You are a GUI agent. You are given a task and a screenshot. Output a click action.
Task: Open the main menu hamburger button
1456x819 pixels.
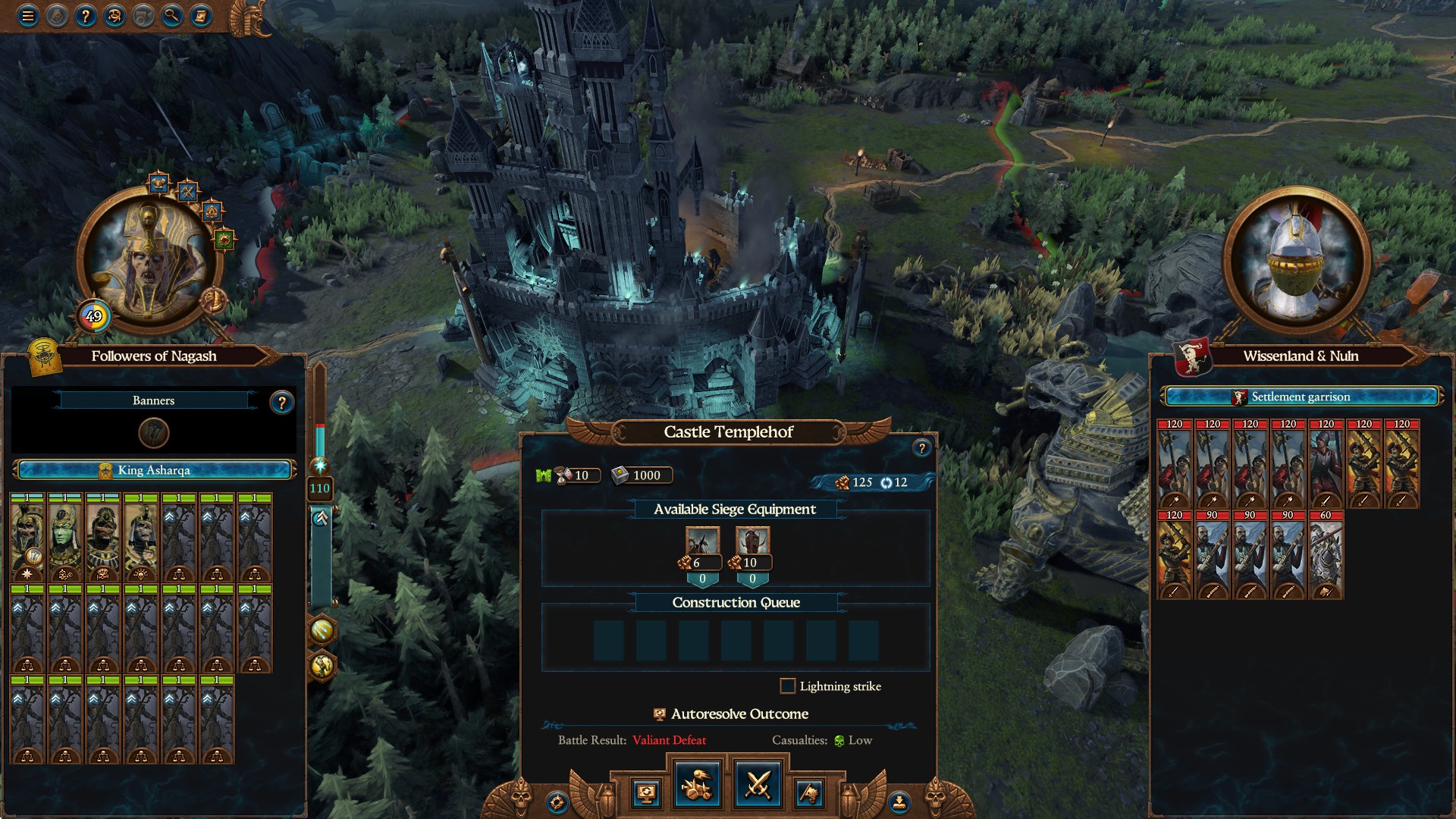pyautogui.click(x=28, y=15)
